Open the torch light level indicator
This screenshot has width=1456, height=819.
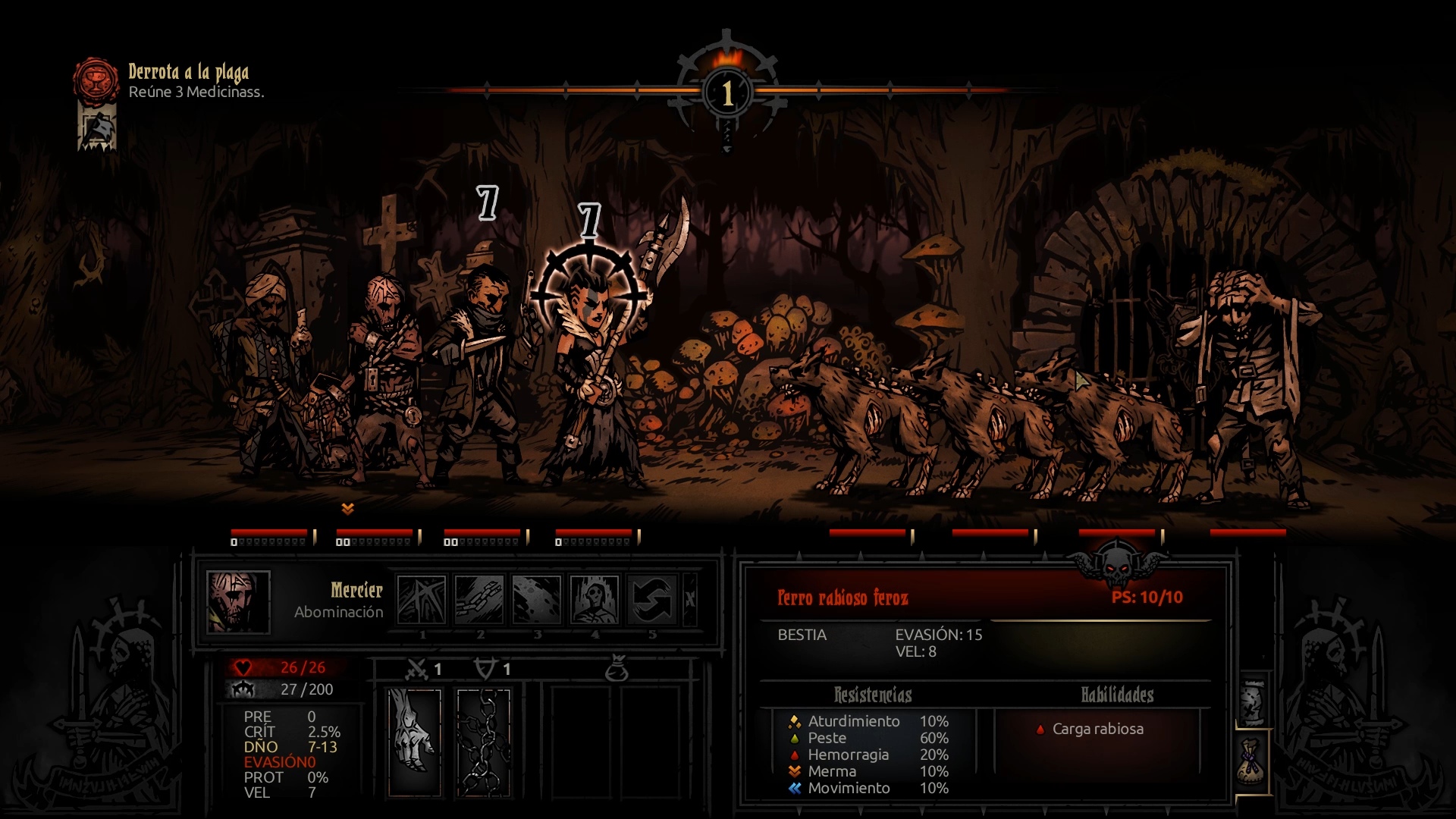[728, 91]
